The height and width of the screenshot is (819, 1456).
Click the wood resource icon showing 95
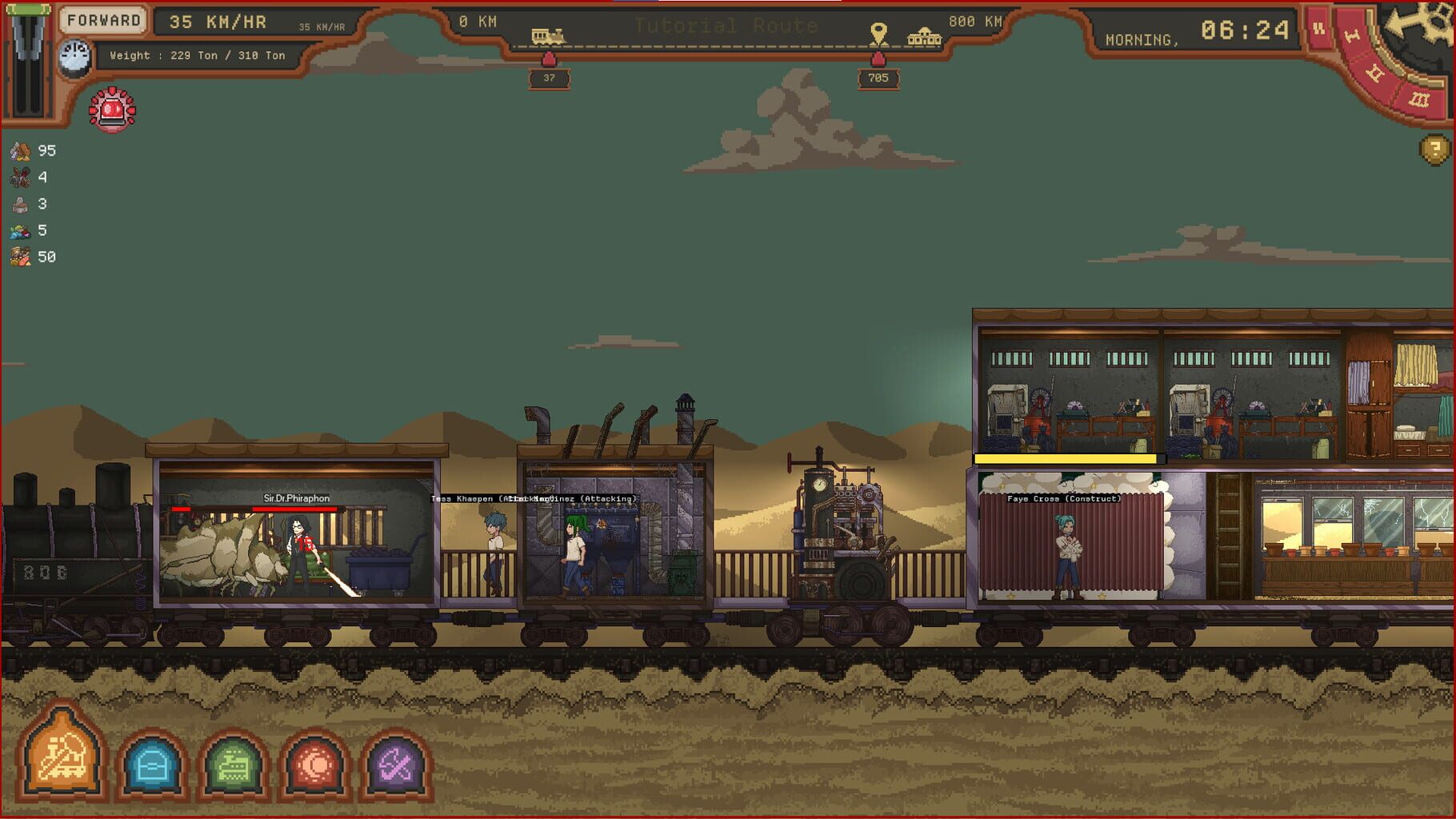tap(20, 150)
